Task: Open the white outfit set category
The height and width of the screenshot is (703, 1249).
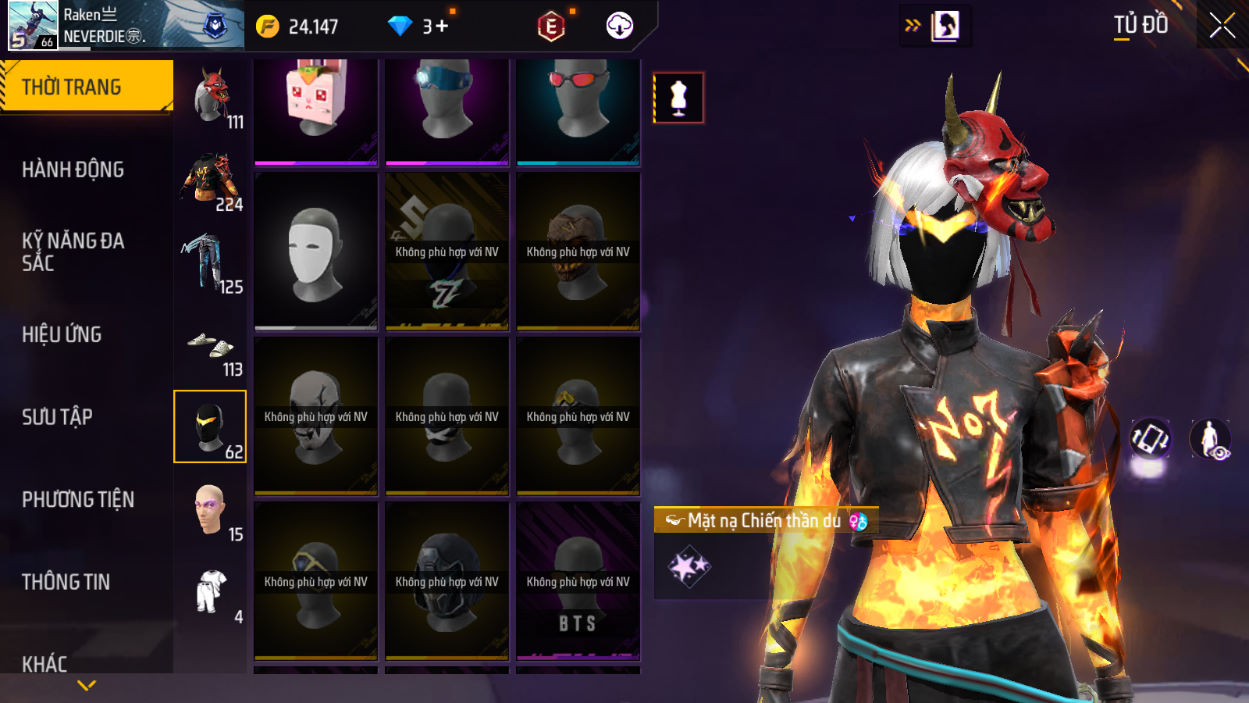Action: pyautogui.click(x=211, y=592)
